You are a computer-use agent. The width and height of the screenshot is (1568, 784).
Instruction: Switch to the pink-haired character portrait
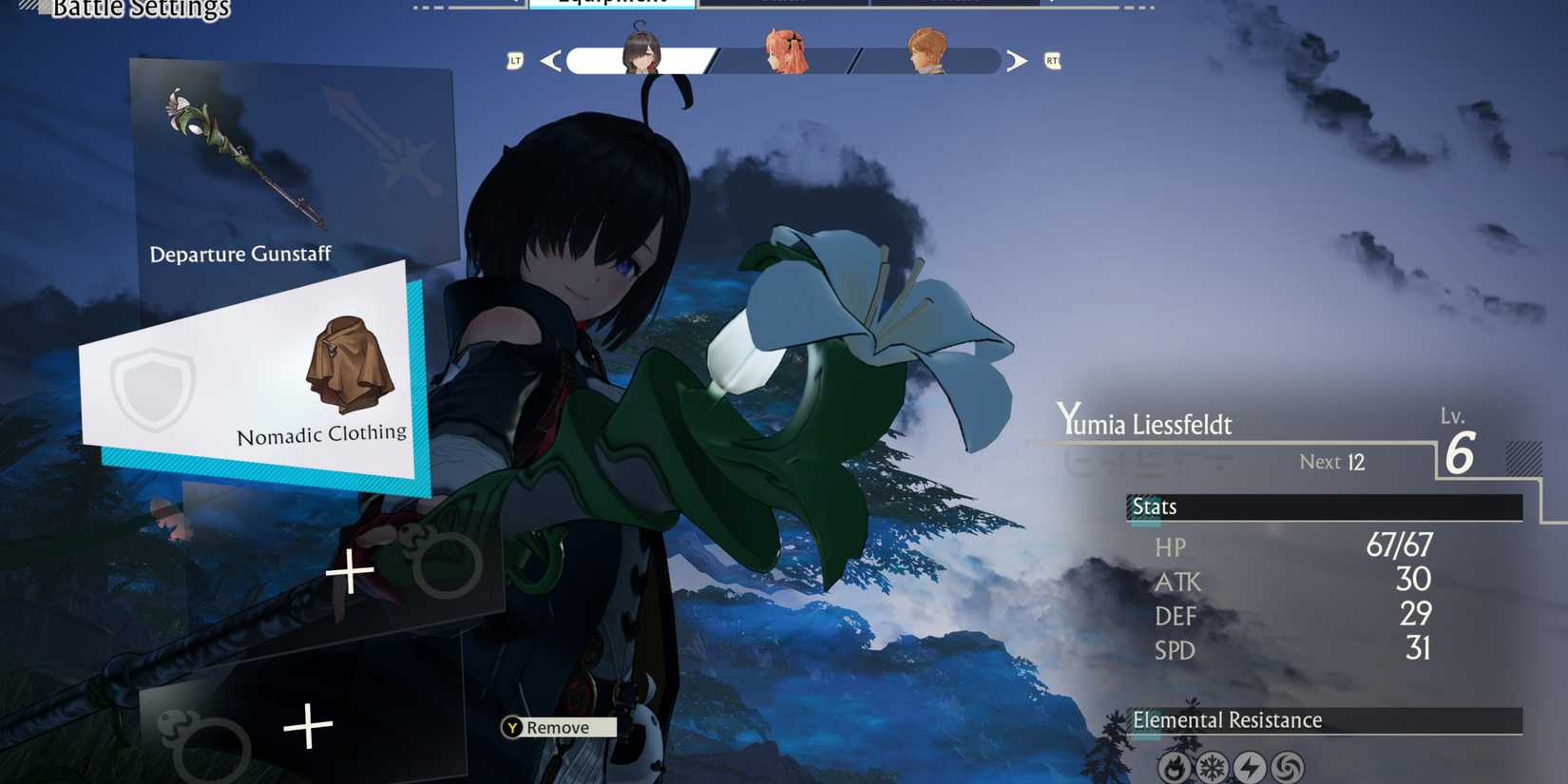[x=786, y=52]
